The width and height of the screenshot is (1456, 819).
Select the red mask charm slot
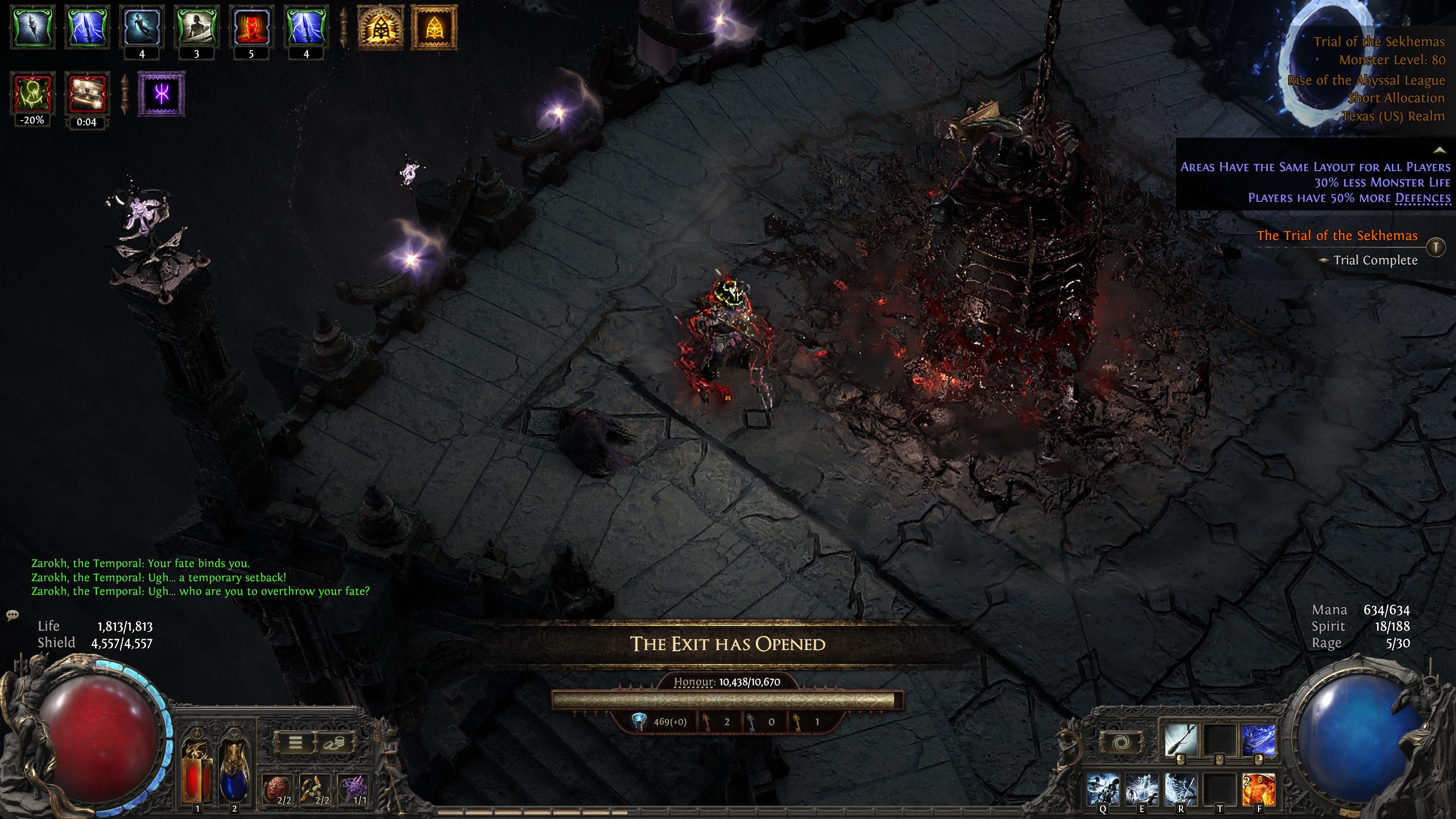(278, 789)
